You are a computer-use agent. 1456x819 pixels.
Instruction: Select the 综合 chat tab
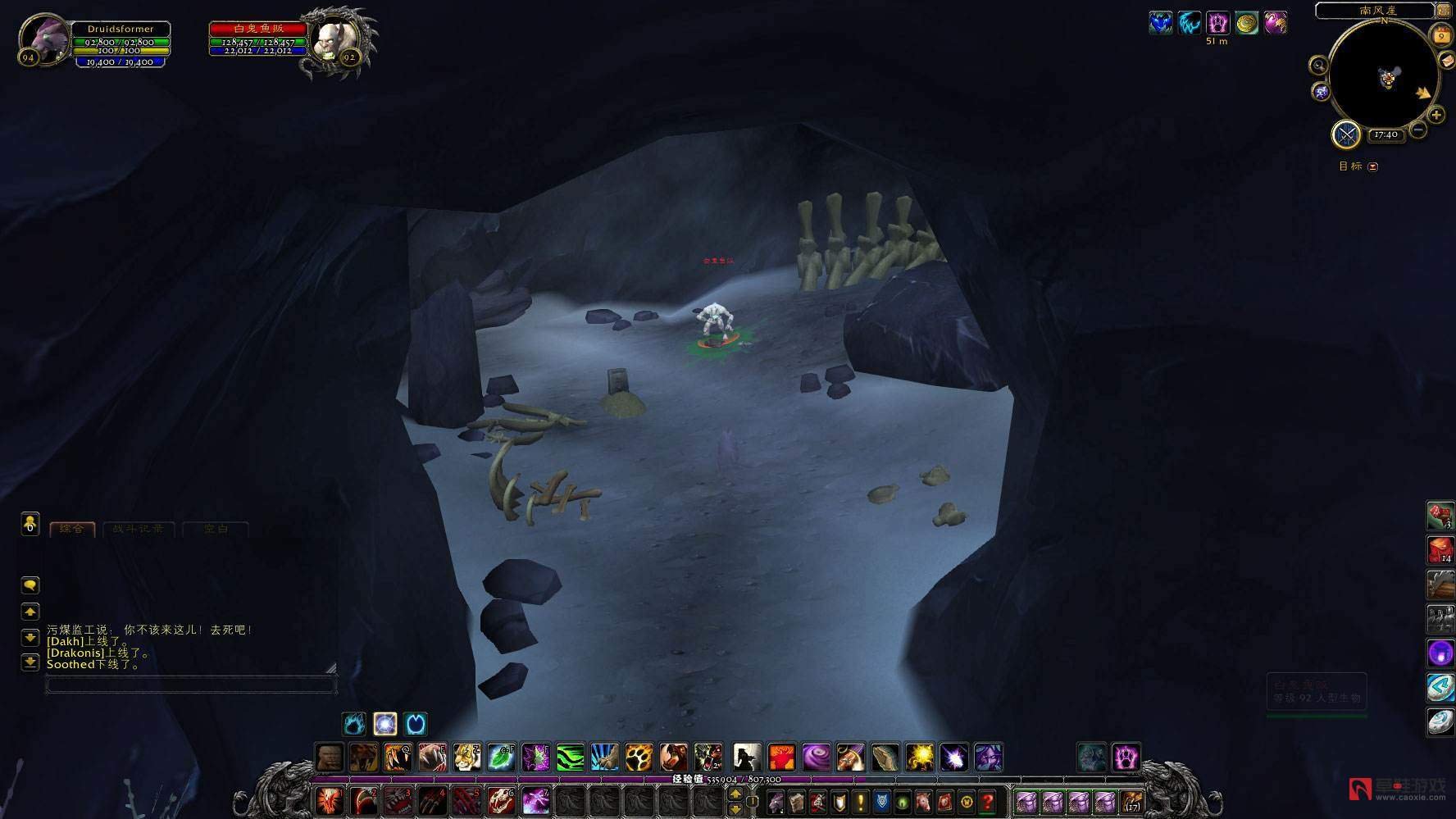point(72,530)
